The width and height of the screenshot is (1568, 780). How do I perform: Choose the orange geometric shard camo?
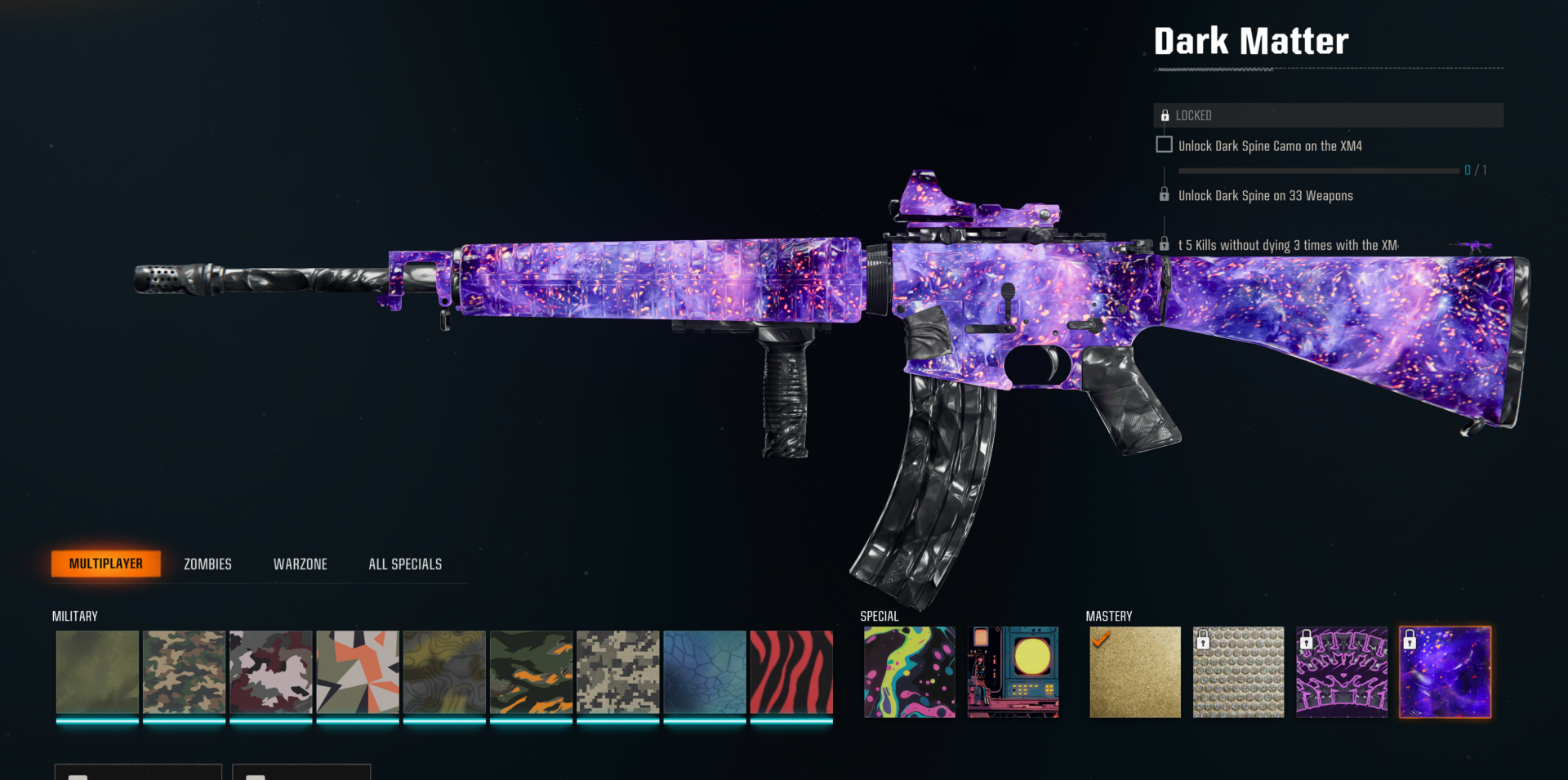[x=358, y=672]
